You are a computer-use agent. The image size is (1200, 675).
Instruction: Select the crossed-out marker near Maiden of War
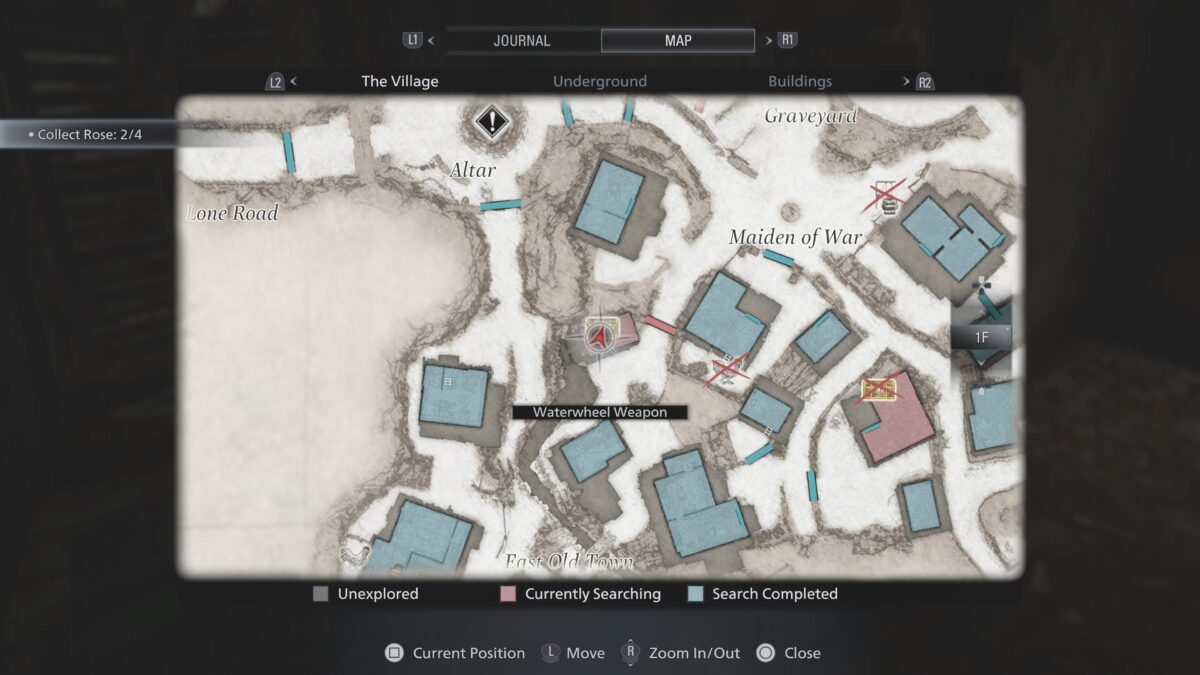click(884, 196)
